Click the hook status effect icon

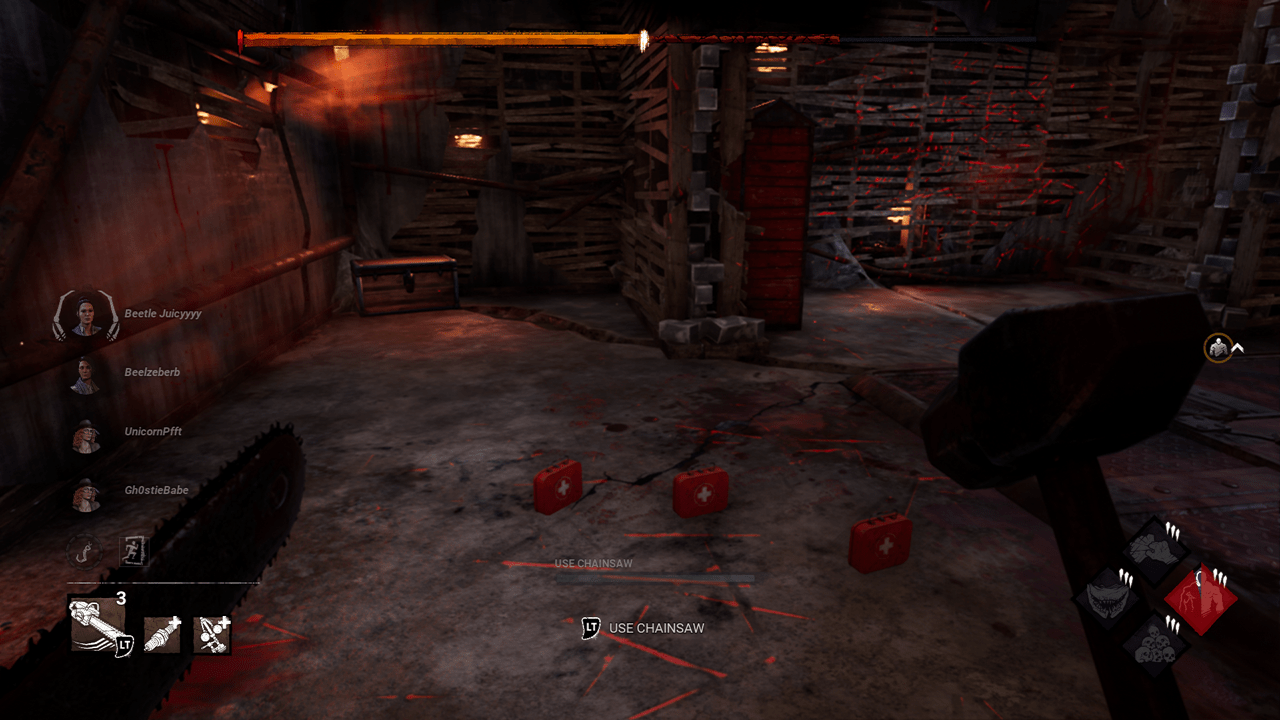84,553
